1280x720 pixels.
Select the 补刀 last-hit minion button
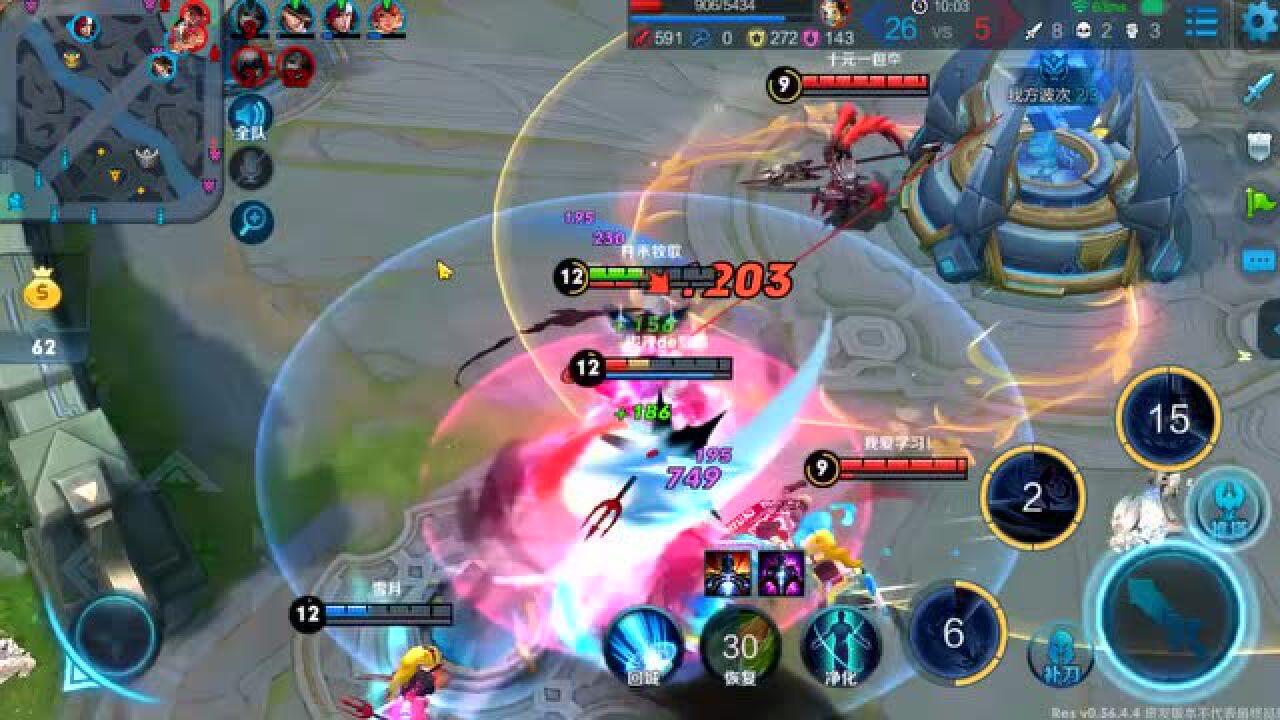[x=1060, y=654]
